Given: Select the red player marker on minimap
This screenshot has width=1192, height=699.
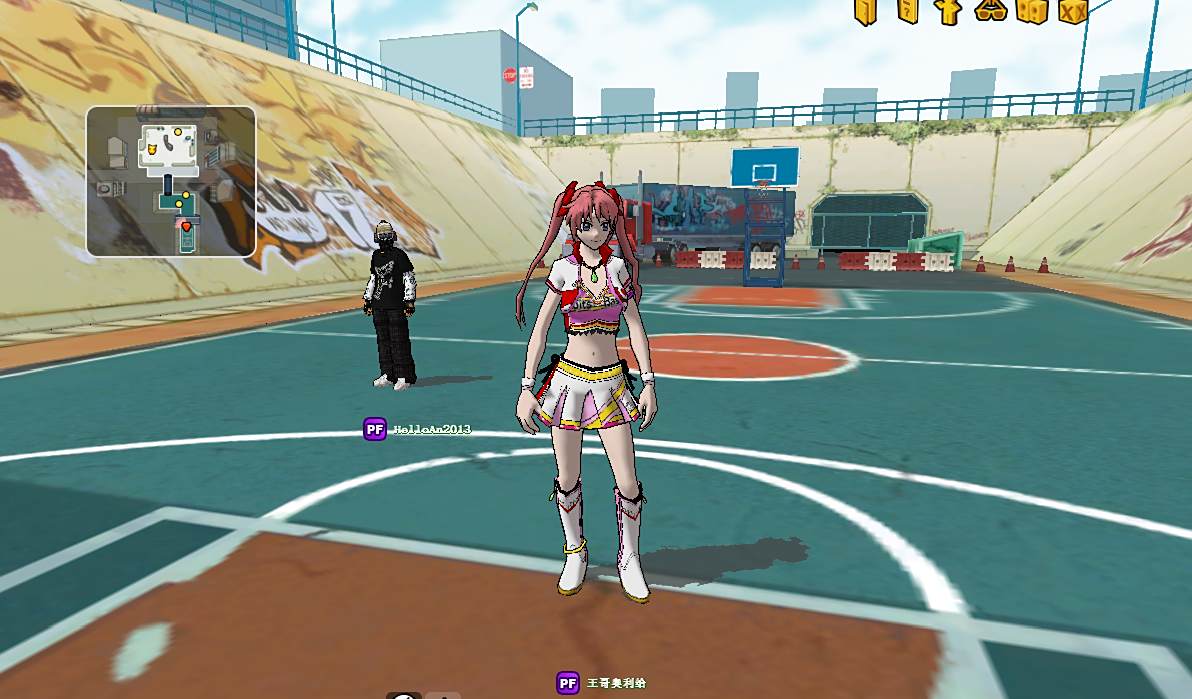Looking at the screenshot, I should (186, 228).
